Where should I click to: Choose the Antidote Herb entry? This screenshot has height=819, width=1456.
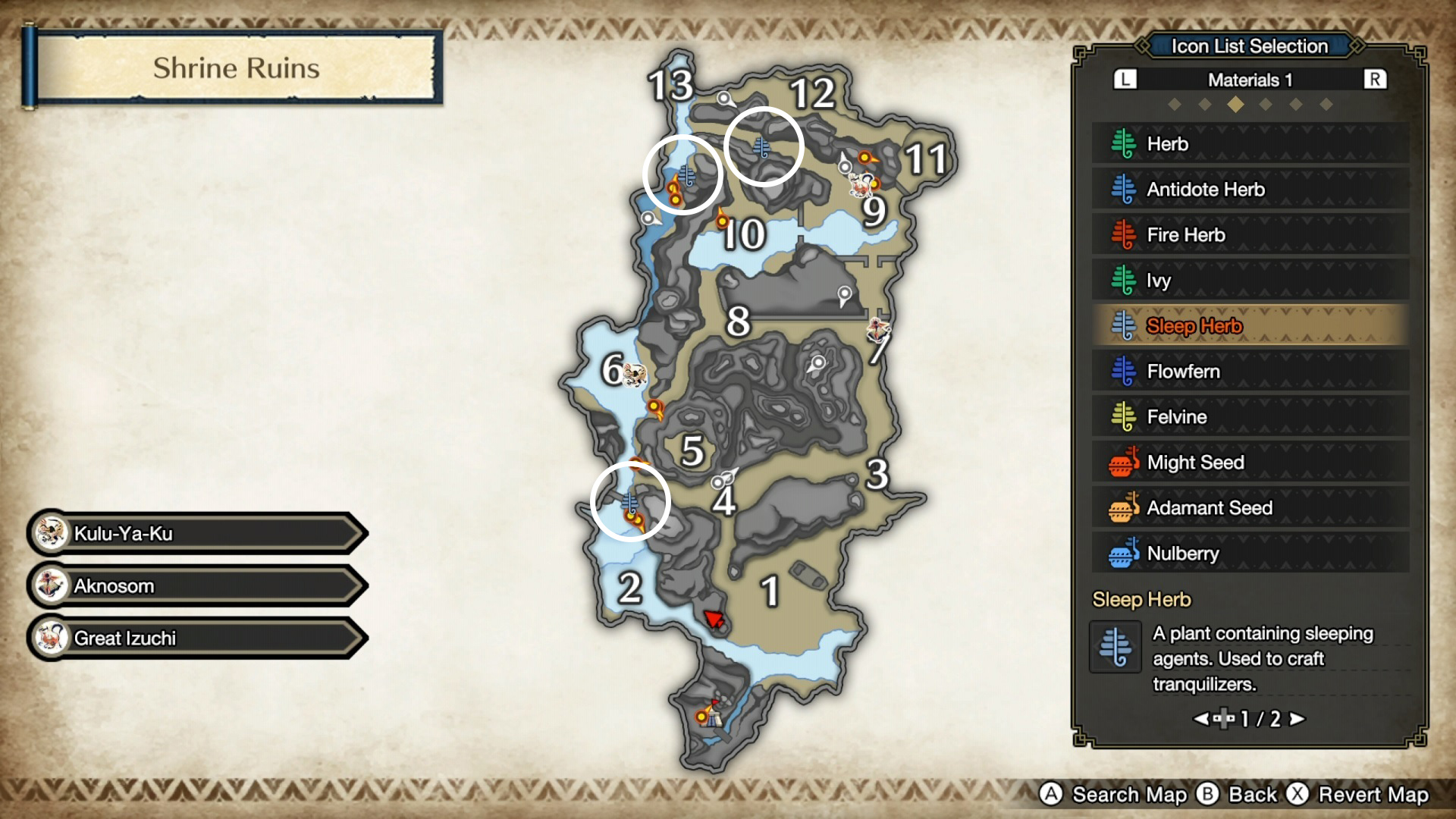pyautogui.click(x=1250, y=190)
